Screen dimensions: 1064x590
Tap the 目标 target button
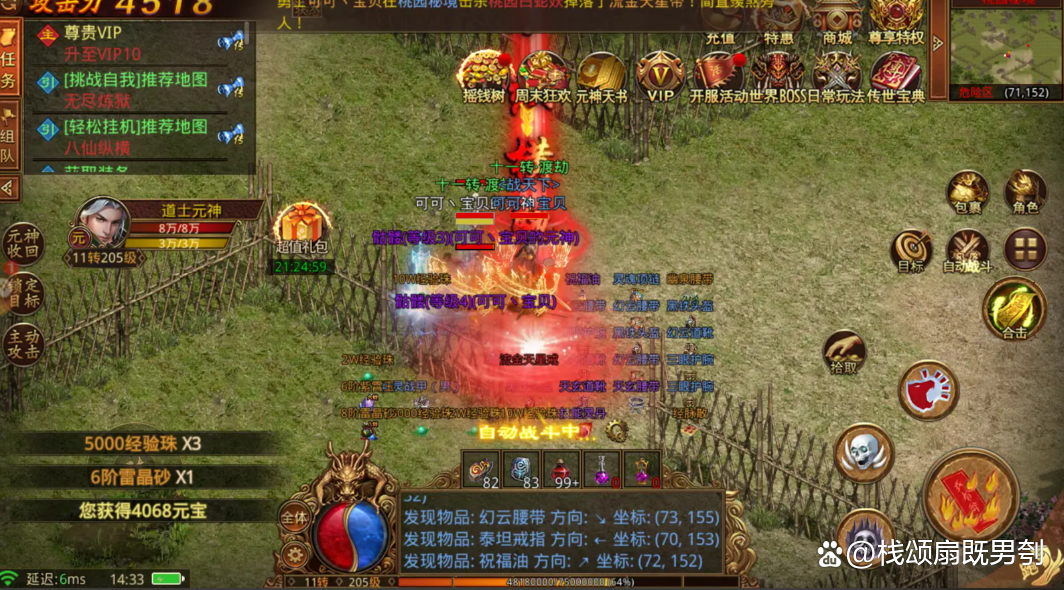click(x=911, y=250)
